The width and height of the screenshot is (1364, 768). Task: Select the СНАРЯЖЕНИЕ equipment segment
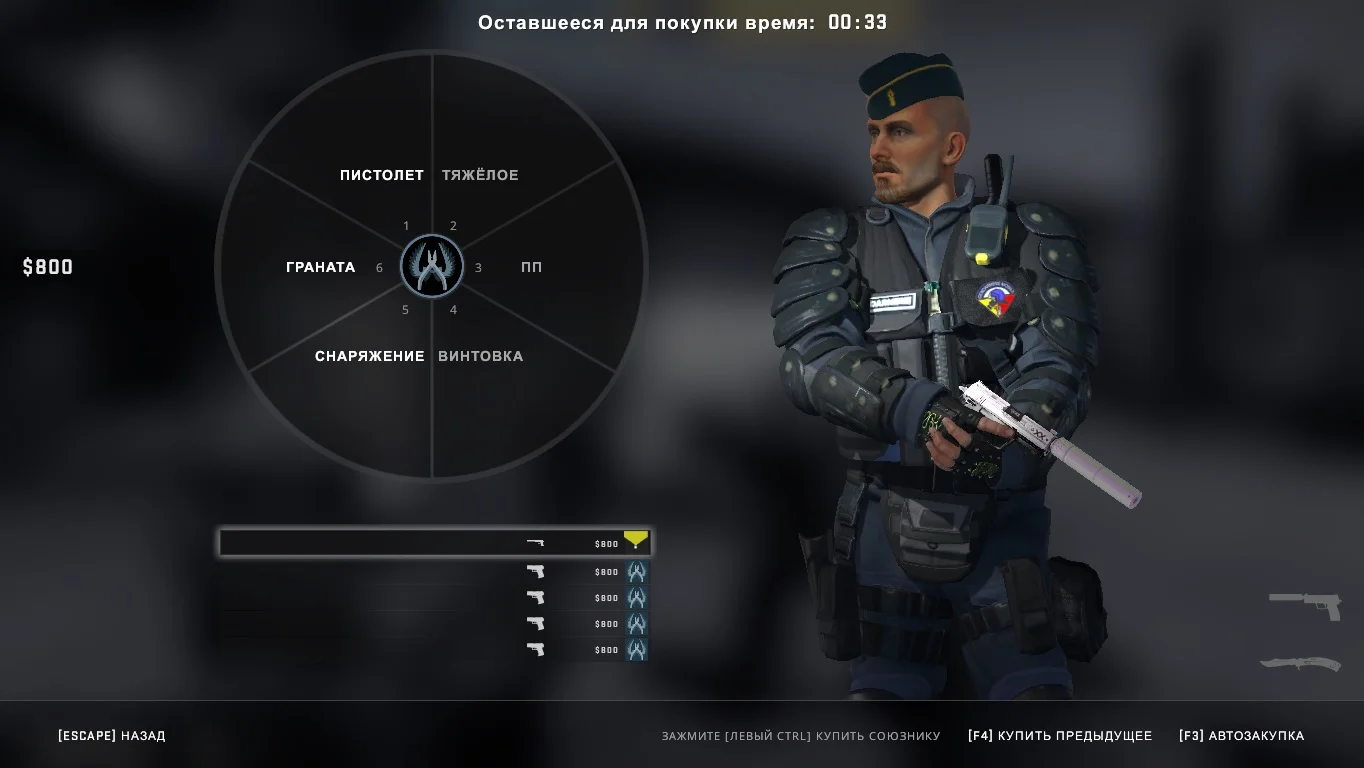369,356
